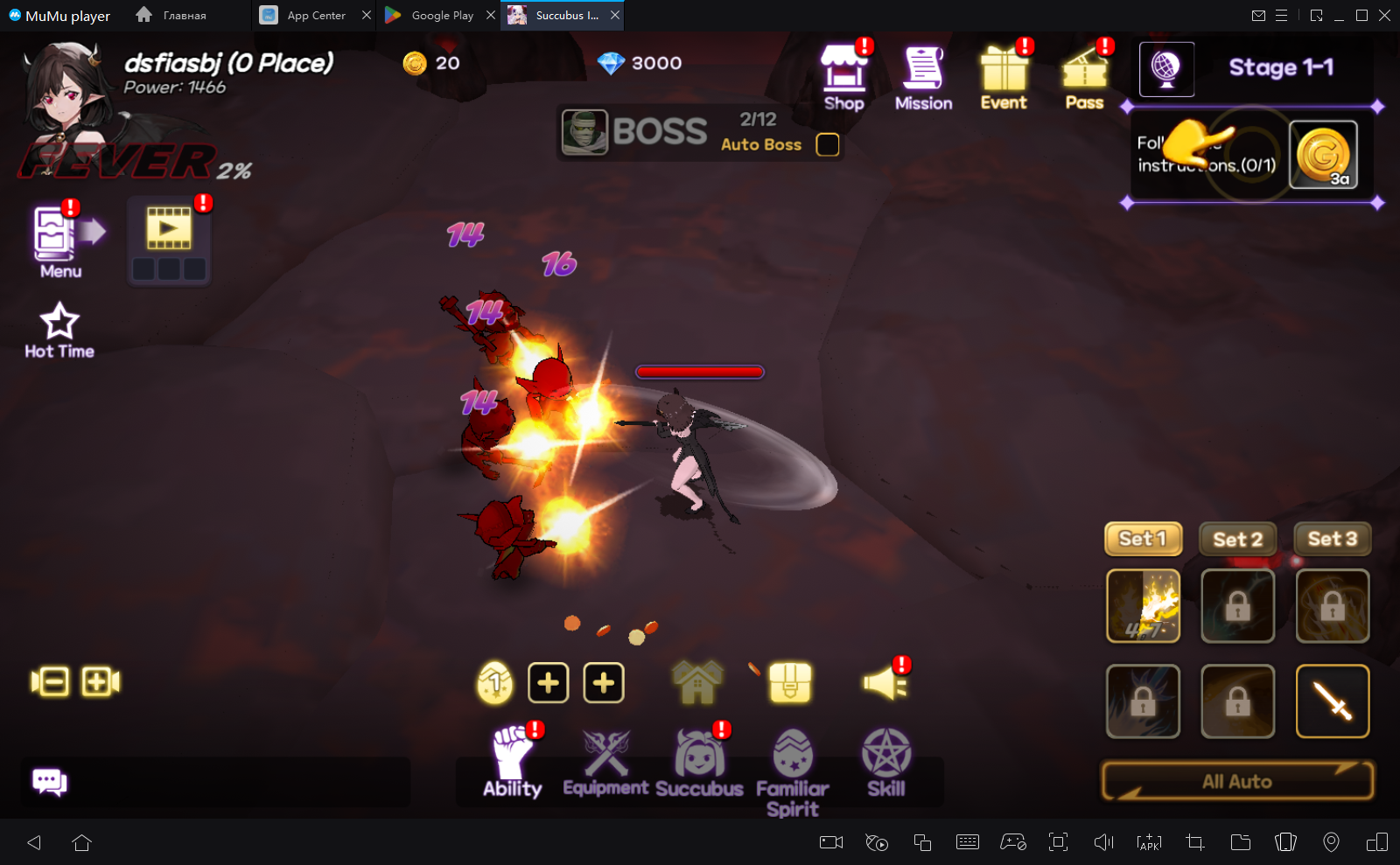Open the Skill pentagram tab
This screenshot has width=1400, height=865.
point(886,763)
